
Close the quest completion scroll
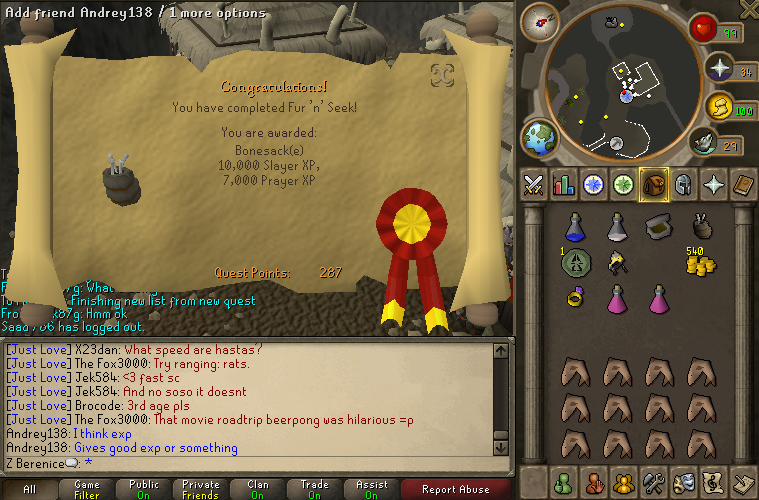coord(442,74)
